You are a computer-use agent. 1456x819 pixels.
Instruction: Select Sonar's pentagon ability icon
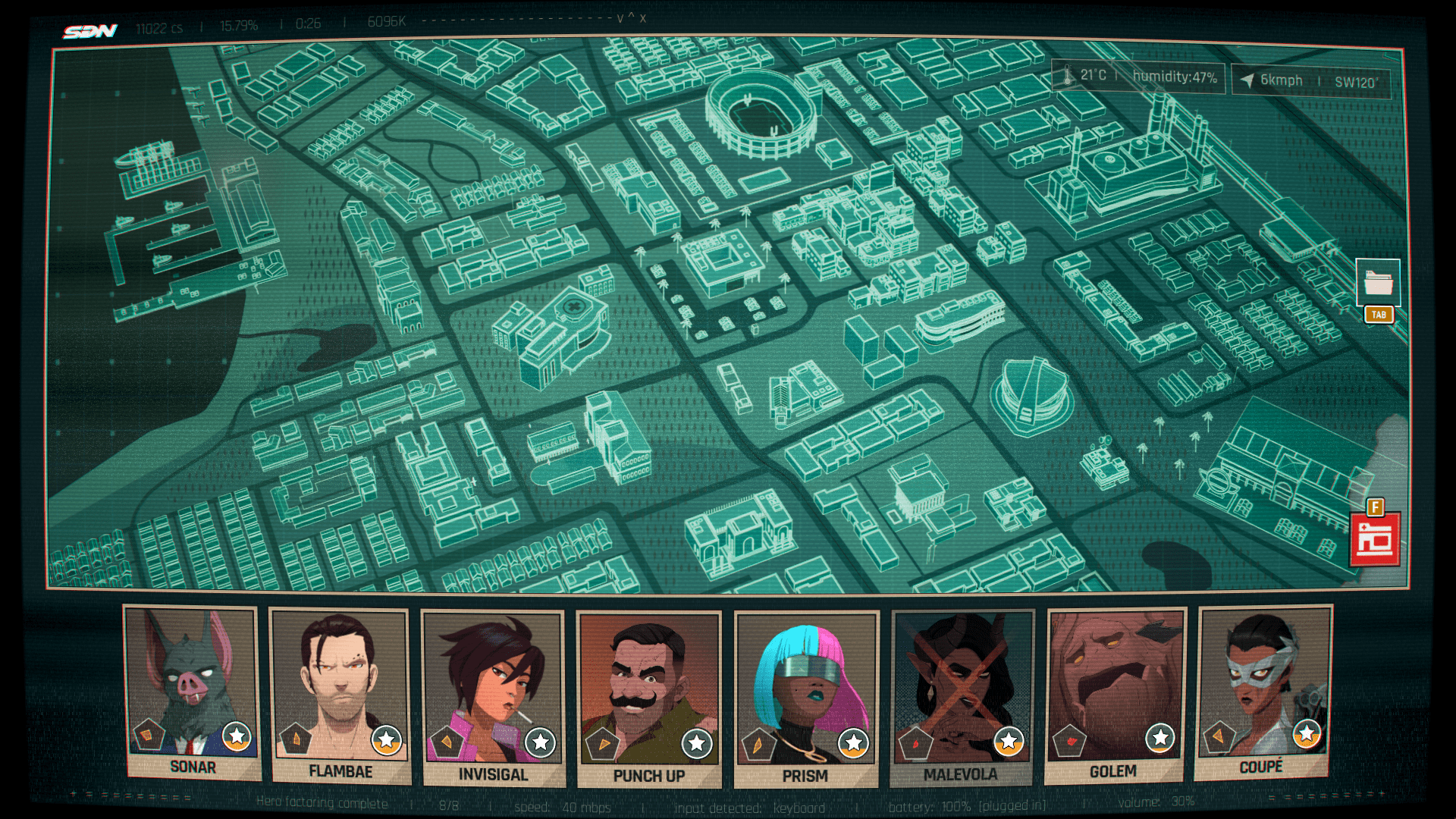tap(149, 734)
